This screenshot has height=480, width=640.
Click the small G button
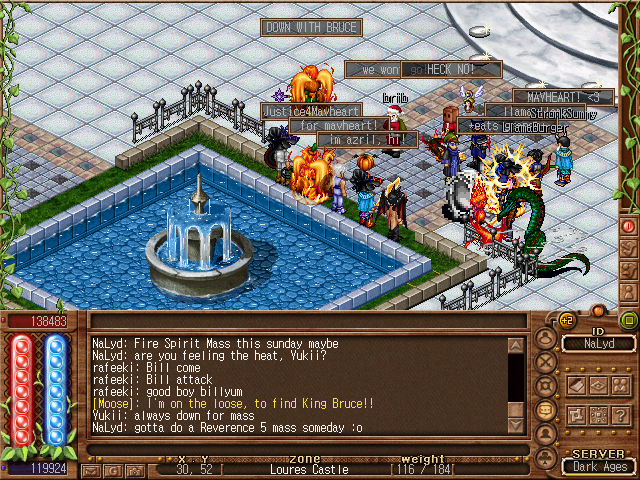114,470
